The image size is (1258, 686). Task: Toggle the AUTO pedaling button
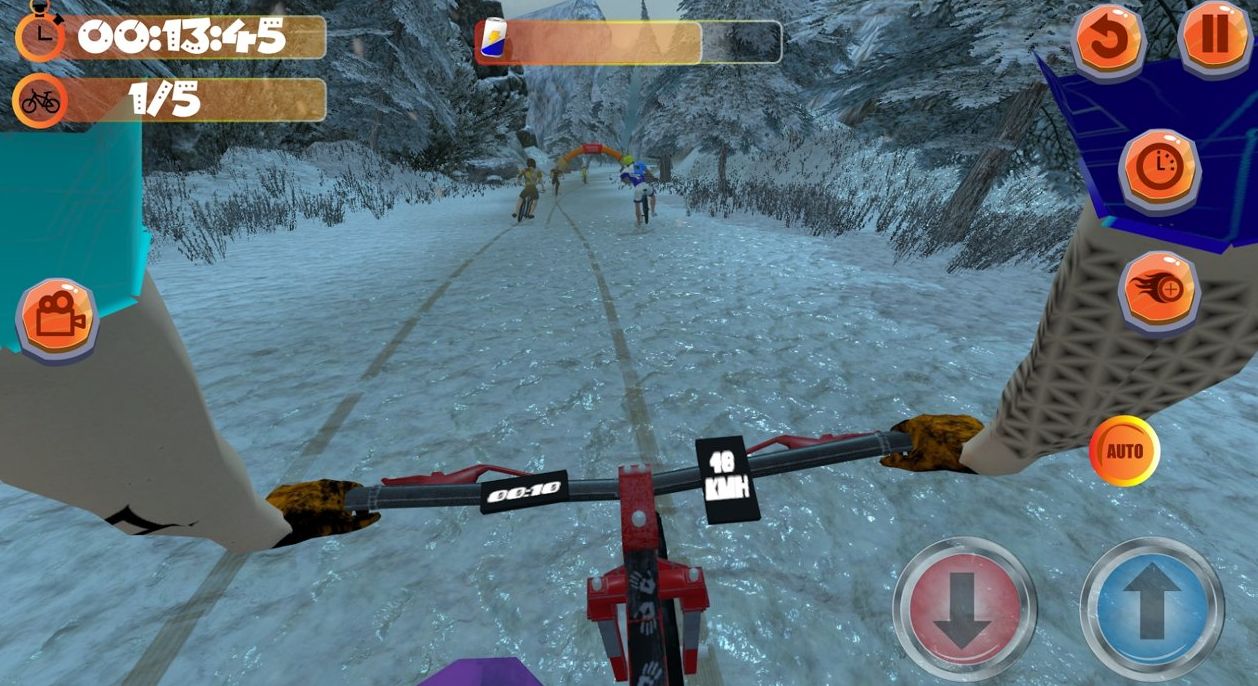coord(1124,451)
